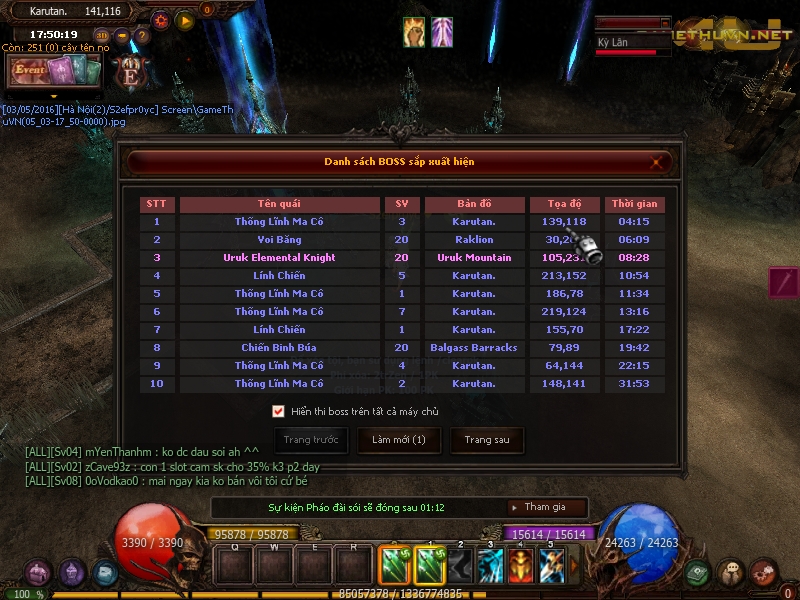Toggle the show bosses on all servers checkbox
The height and width of the screenshot is (600, 800).
click(x=278, y=411)
